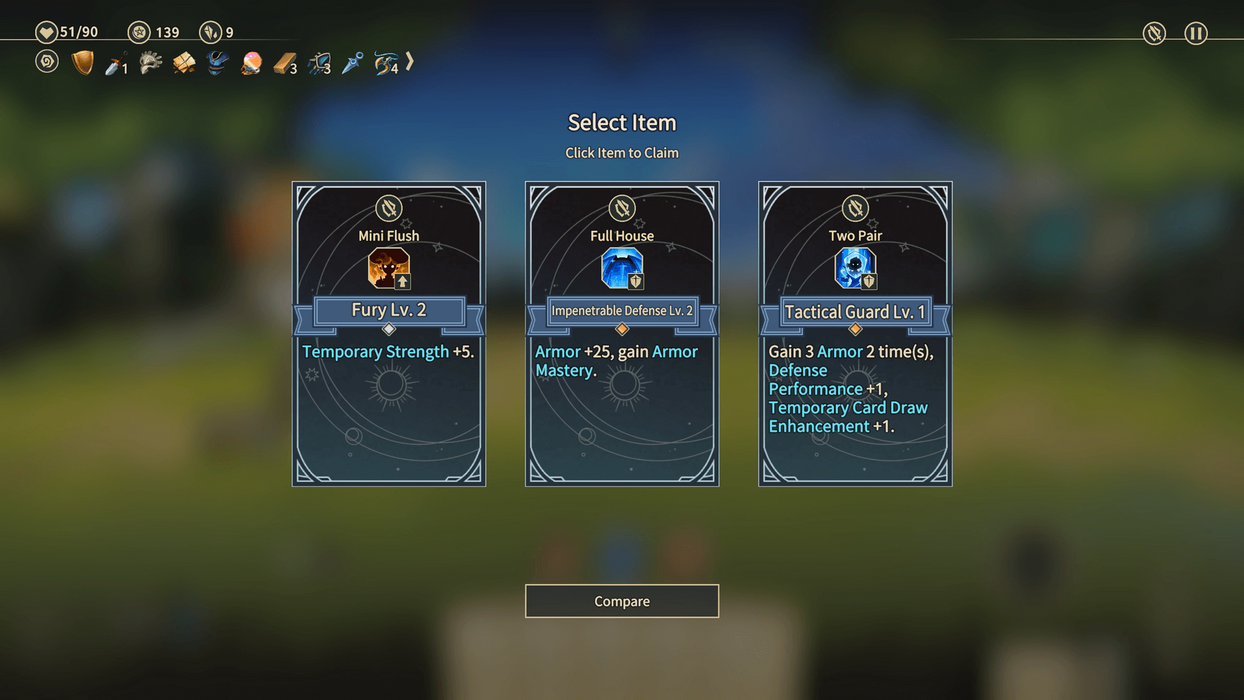Open the Compare view
The width and height of the screenshot is (1244, 700).
622,601
